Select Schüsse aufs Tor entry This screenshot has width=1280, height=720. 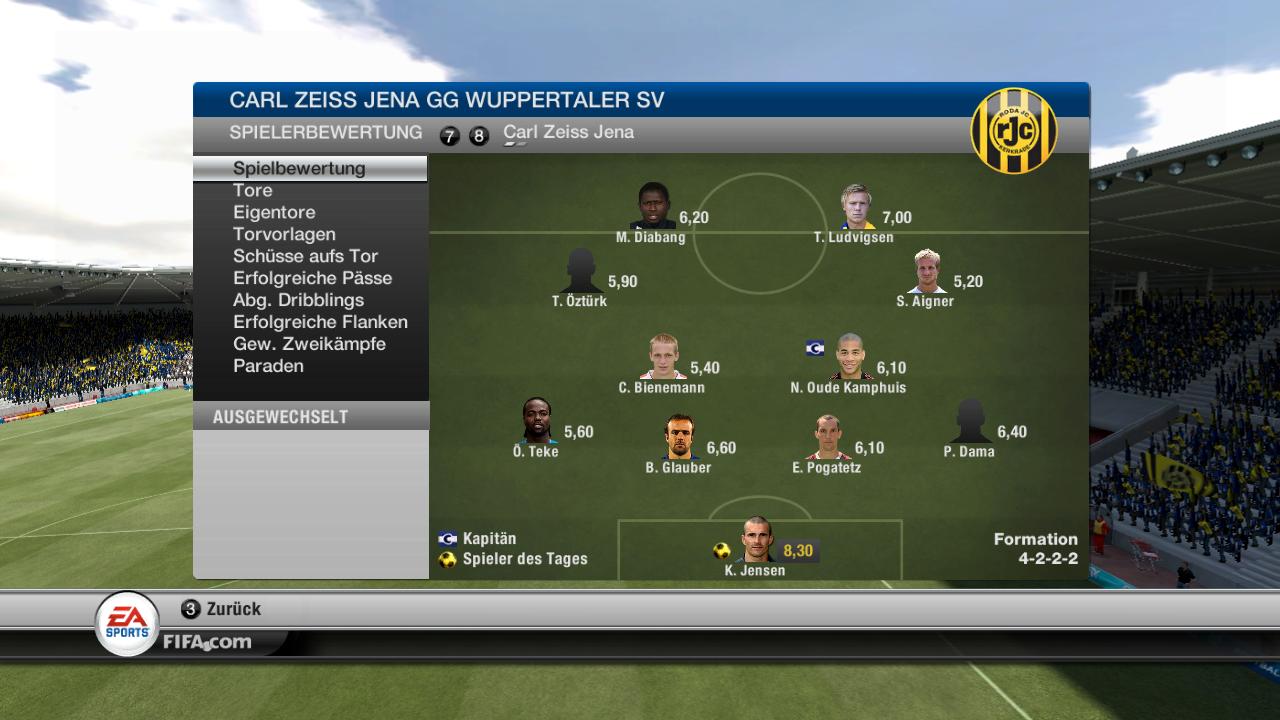coord(305,256)
